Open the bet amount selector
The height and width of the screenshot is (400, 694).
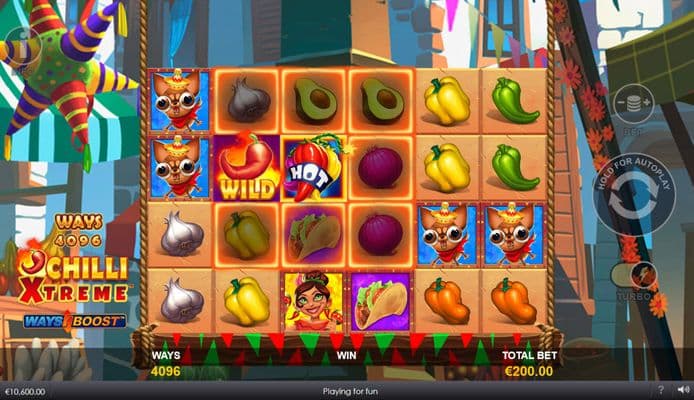[x=631, y=104]
